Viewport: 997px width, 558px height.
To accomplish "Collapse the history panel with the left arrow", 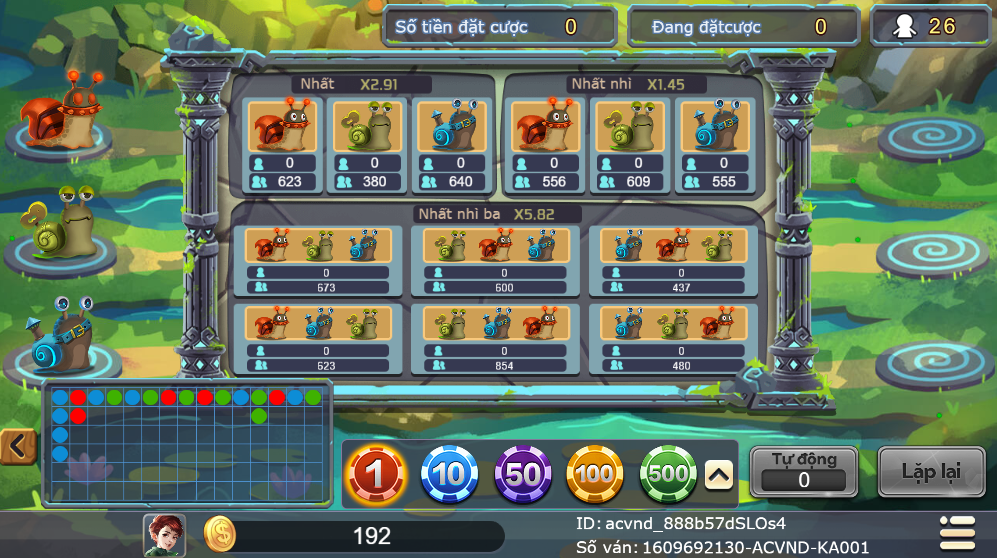I will pyautogui.click(x=17, y=447).
